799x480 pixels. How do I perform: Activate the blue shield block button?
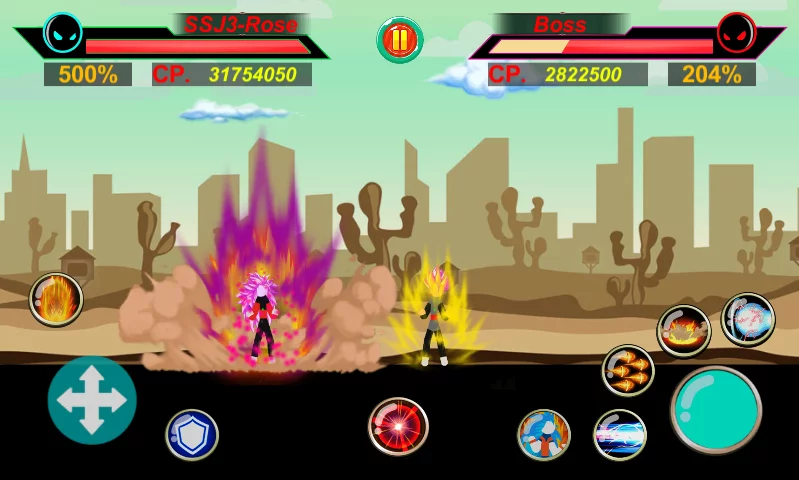[x=192, y=435]
